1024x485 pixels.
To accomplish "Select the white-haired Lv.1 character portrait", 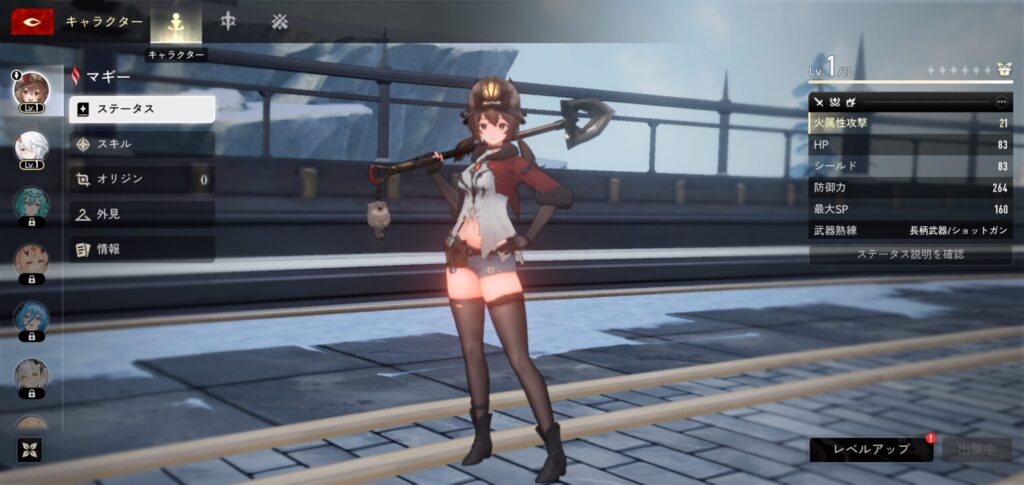I will 31,149.
